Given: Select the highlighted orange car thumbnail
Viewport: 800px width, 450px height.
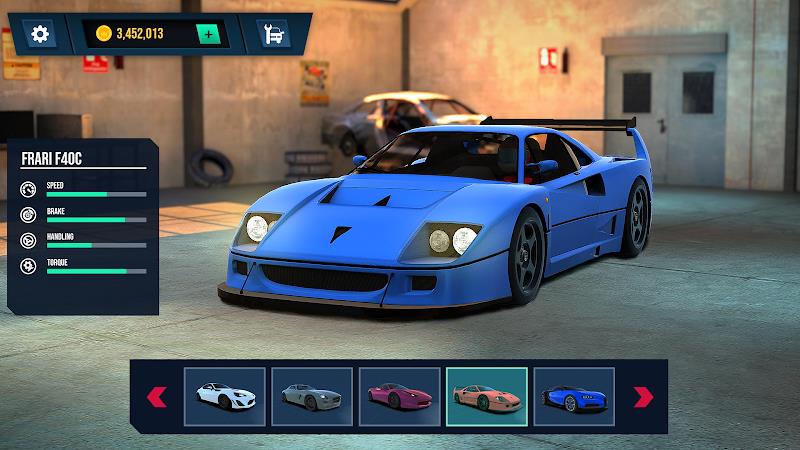Looking at the screenshot, I should [x=486, y=397].
